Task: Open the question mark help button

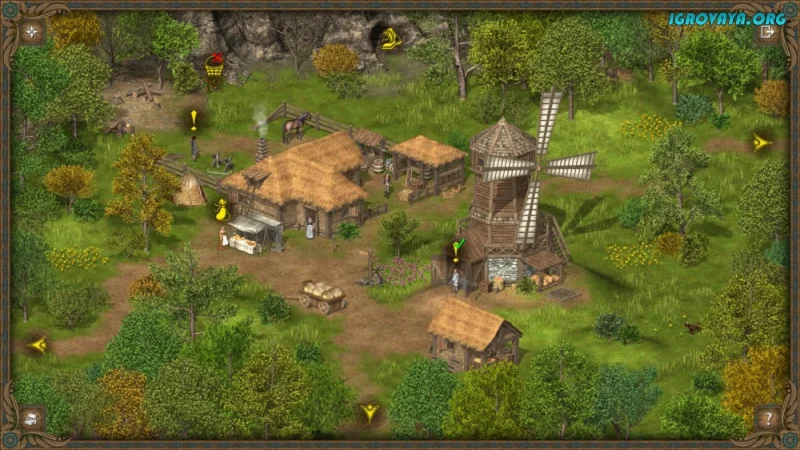Action: pyautogui.click(x=768, y=417)
